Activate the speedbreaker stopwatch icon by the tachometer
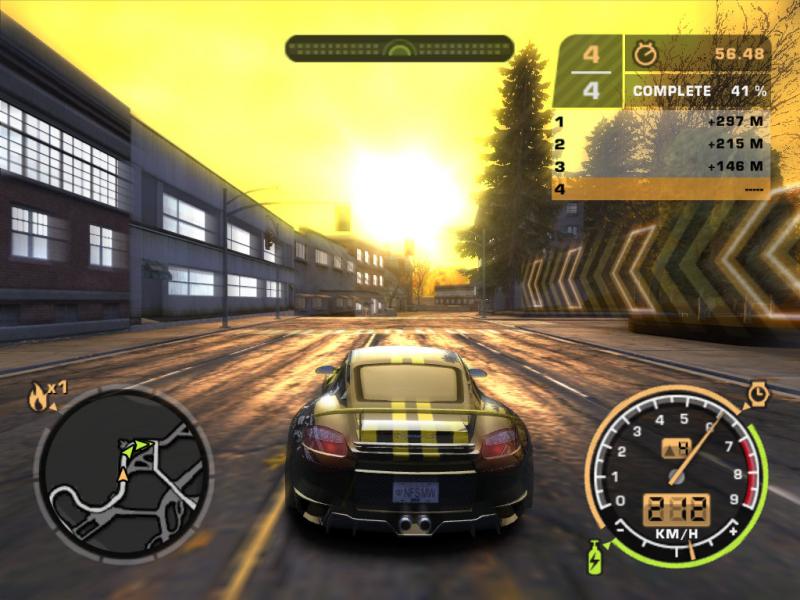This screenshot has height=600, width=800. tap(757, 396)
